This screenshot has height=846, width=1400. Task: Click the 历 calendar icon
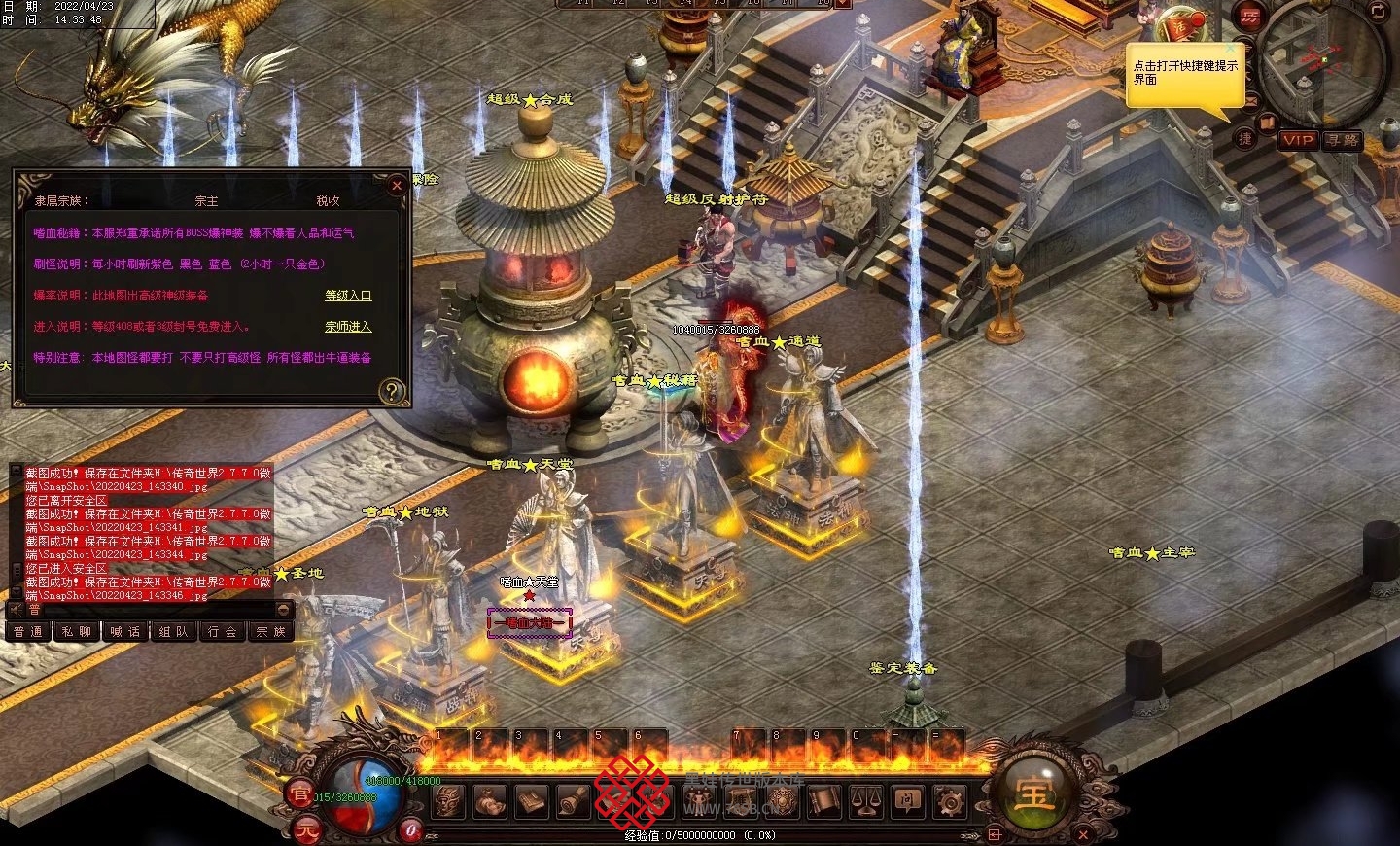1249,17
